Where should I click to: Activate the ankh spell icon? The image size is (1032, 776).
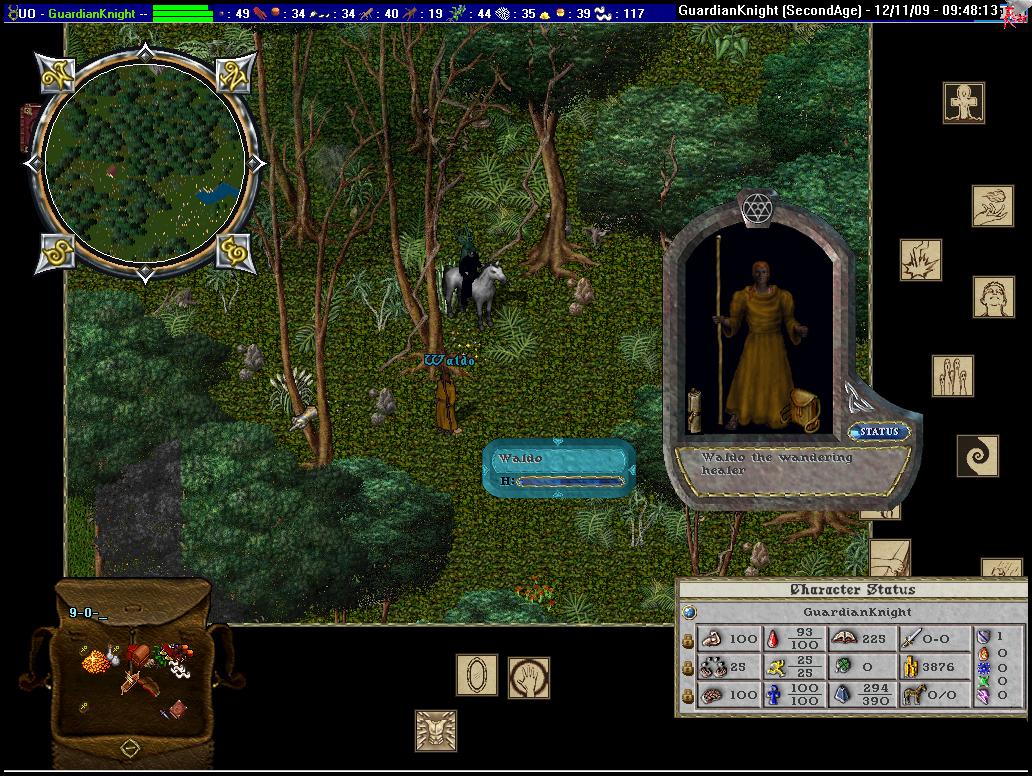[964, 103]
